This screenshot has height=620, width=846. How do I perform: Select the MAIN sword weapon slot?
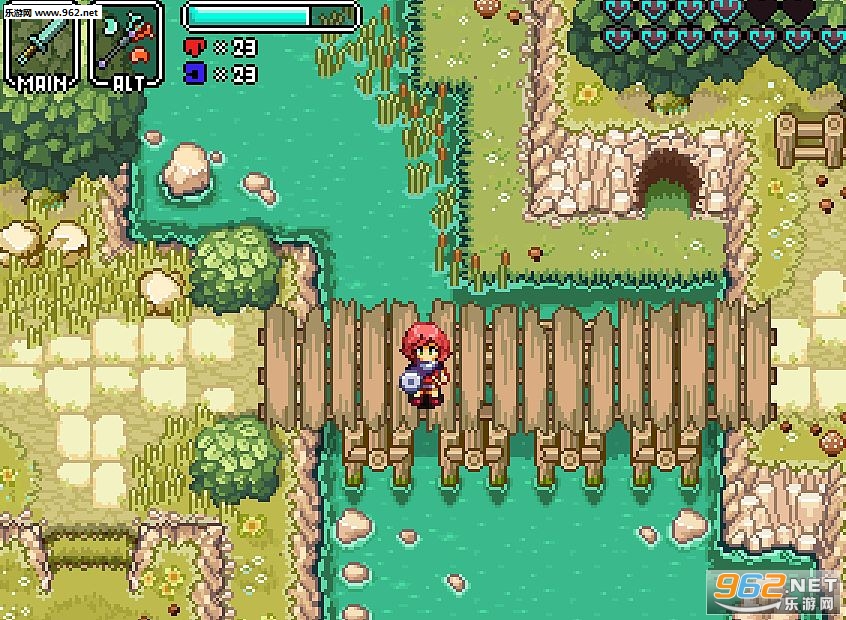coord(43,42)
